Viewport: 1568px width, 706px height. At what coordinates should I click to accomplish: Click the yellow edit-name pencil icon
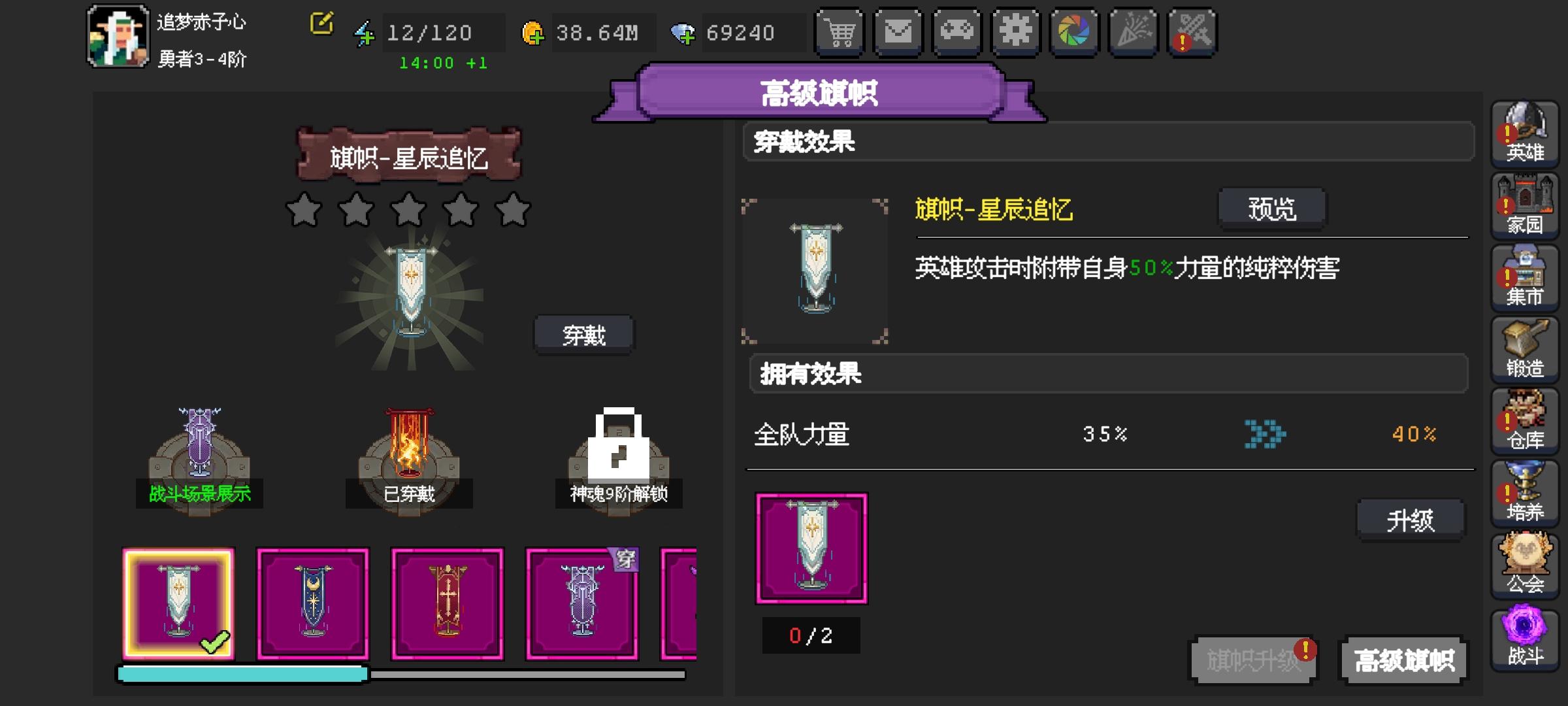tap(321, 24)
